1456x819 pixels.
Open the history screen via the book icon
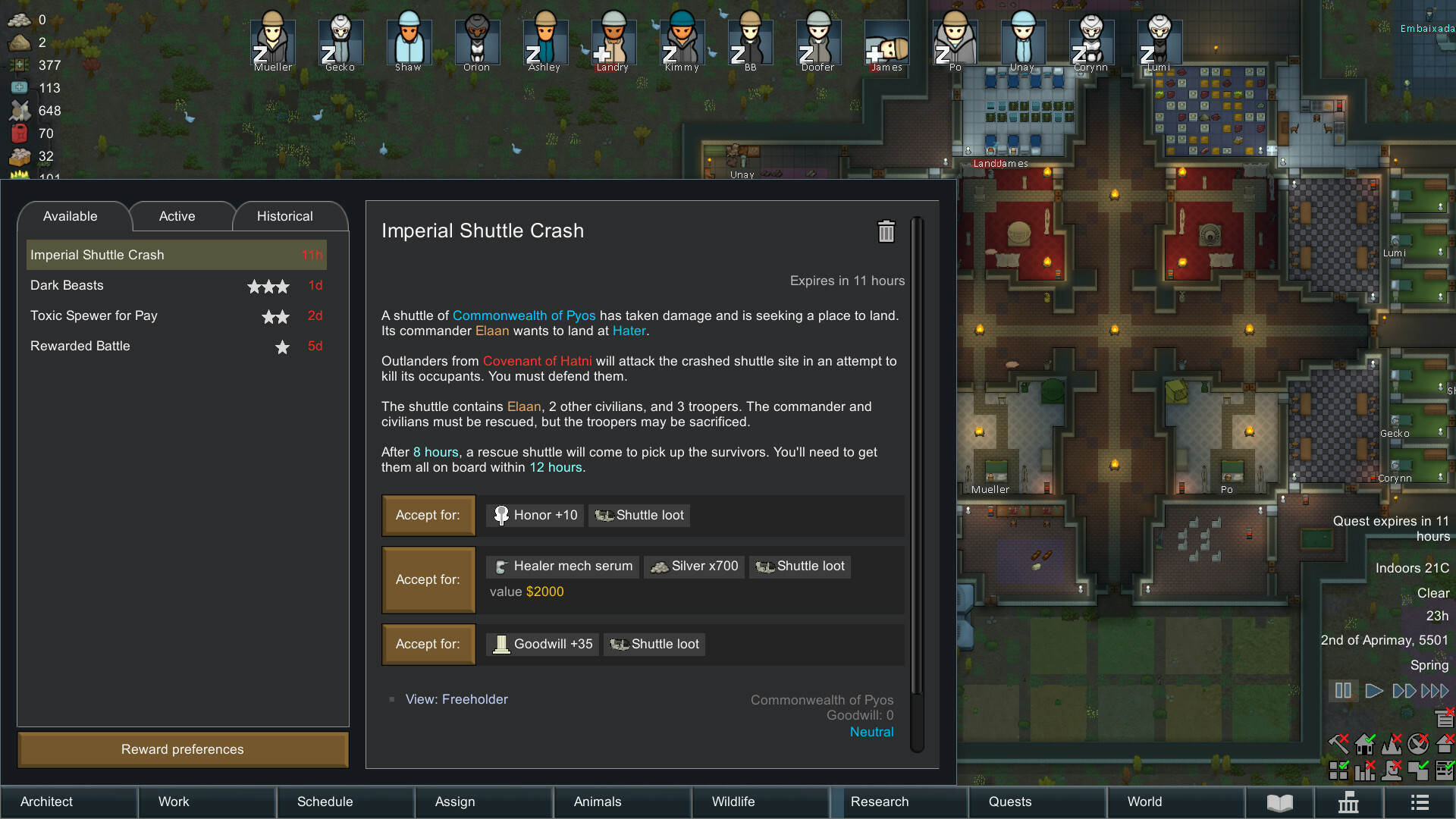point(1279,802)
